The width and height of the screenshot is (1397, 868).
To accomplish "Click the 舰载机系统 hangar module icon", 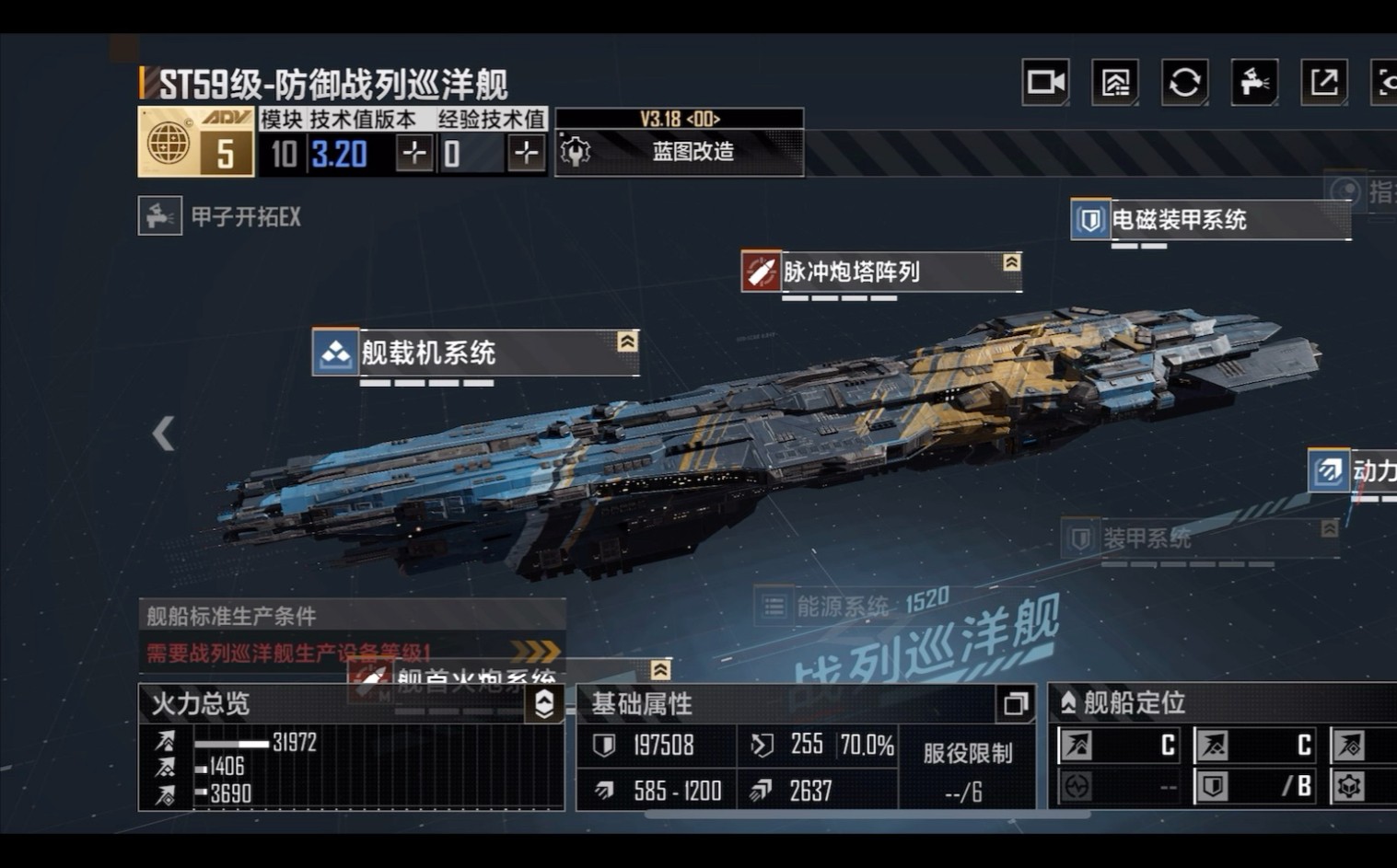I will pyautogui.click(x=335, y=352).
